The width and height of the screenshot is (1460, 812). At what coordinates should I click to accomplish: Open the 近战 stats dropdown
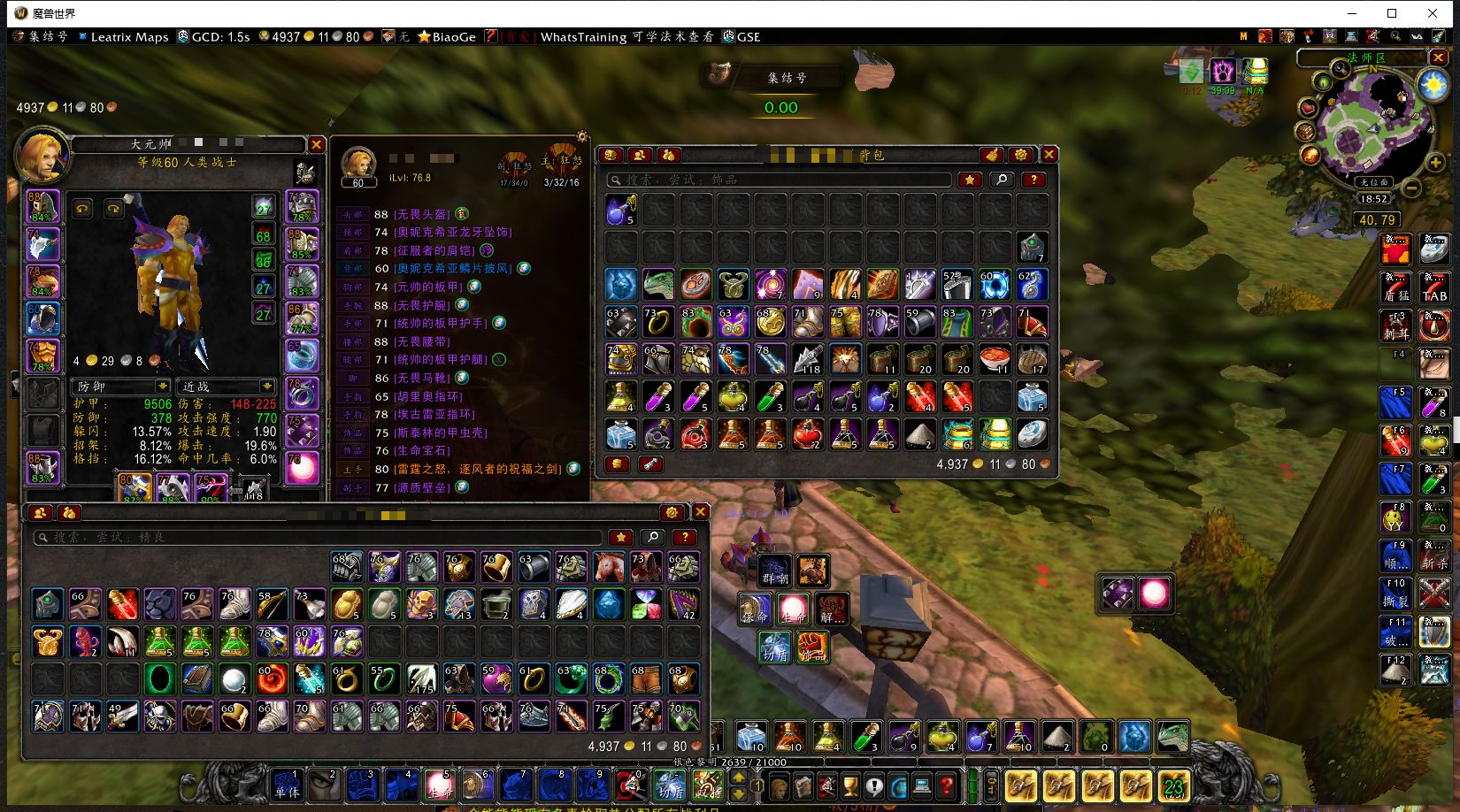point(266,387)
